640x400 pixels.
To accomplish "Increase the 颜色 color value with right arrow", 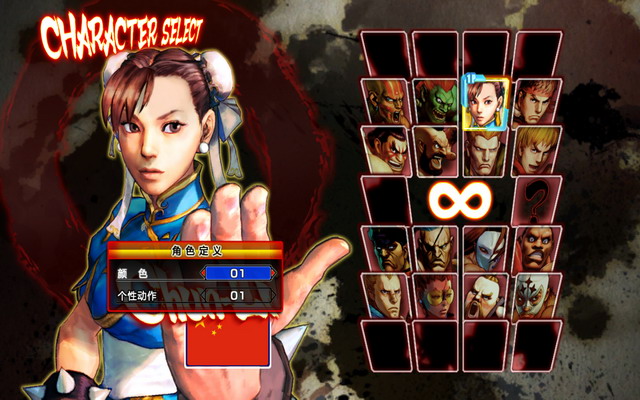I will pos(275,272).
